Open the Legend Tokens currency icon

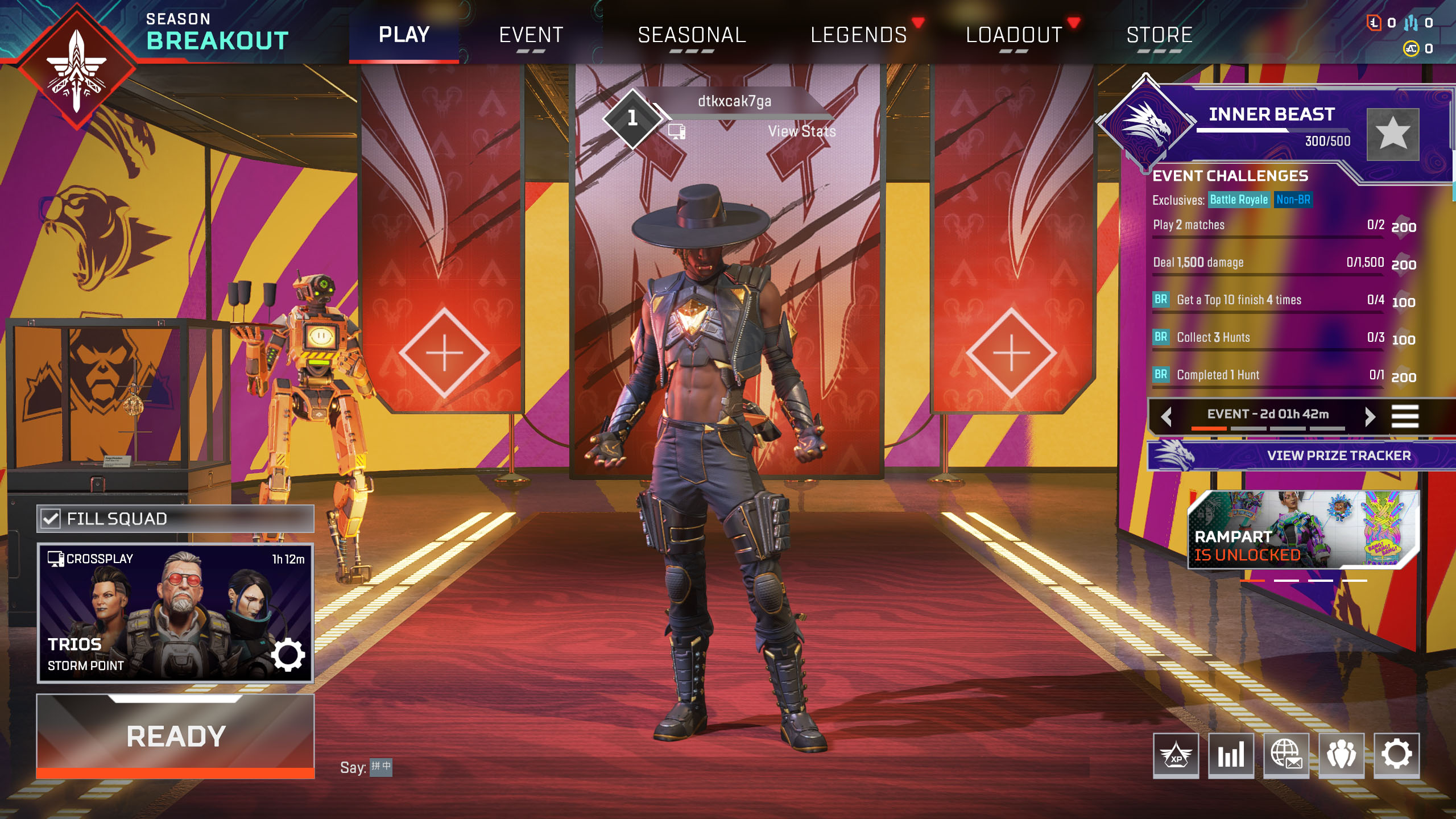click(1374, 23)
